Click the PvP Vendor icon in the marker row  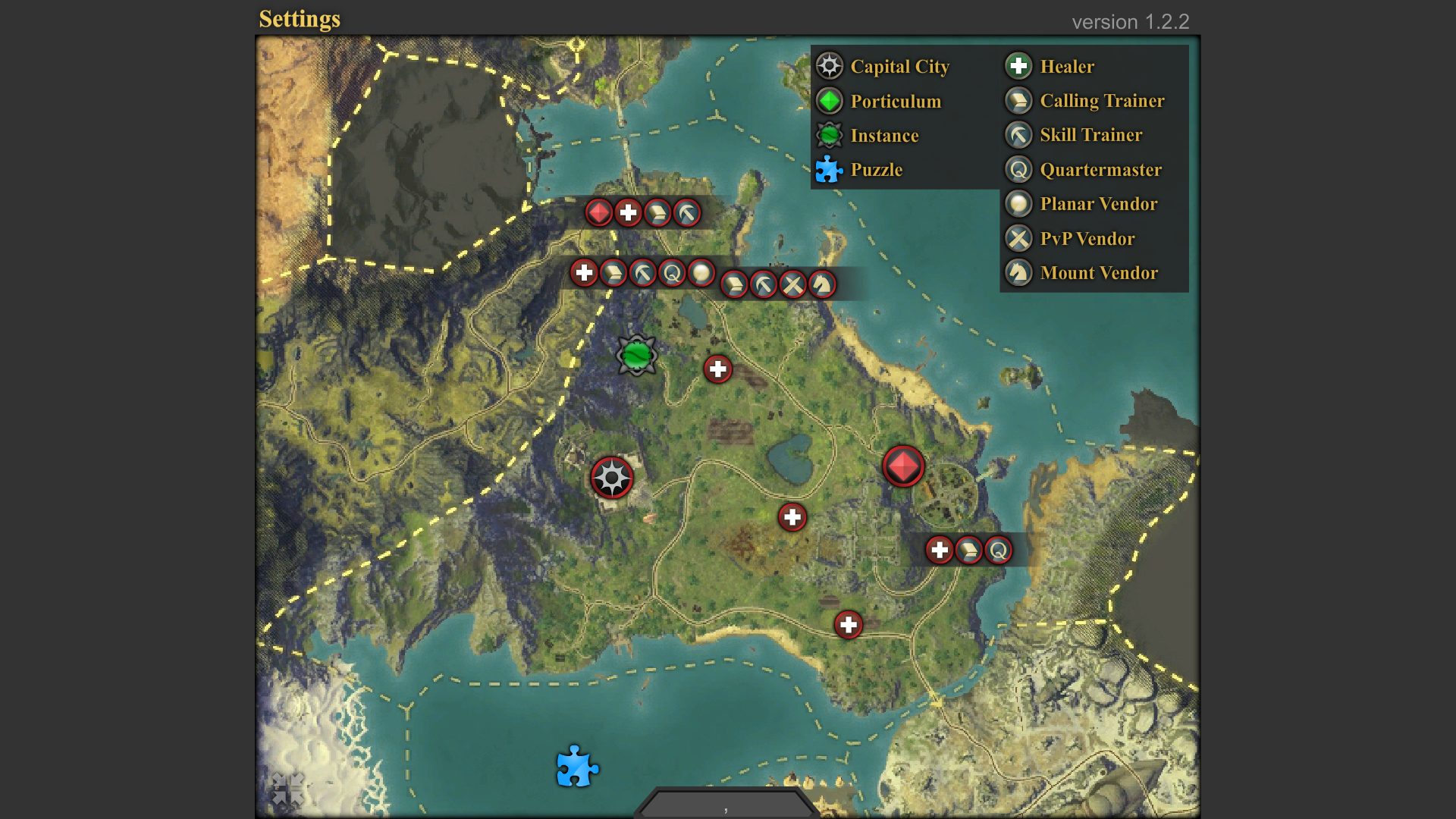793,284
